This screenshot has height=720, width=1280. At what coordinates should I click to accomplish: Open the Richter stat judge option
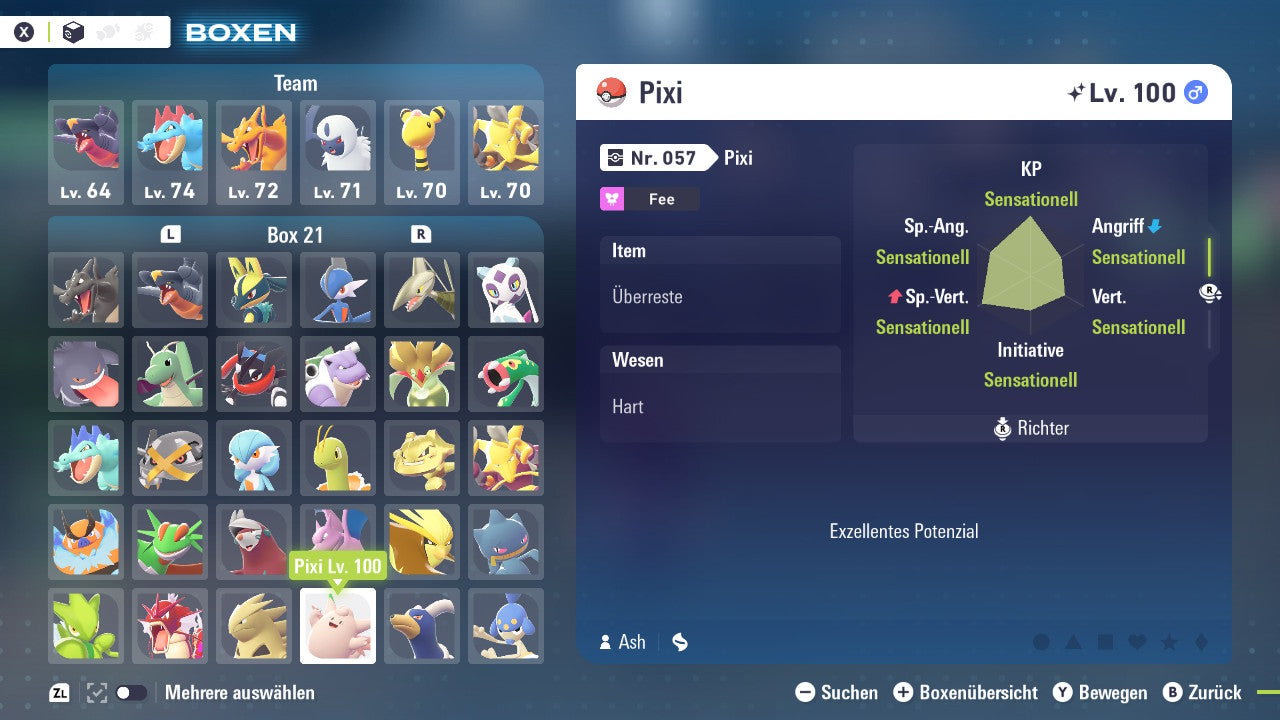(1030, 428)
